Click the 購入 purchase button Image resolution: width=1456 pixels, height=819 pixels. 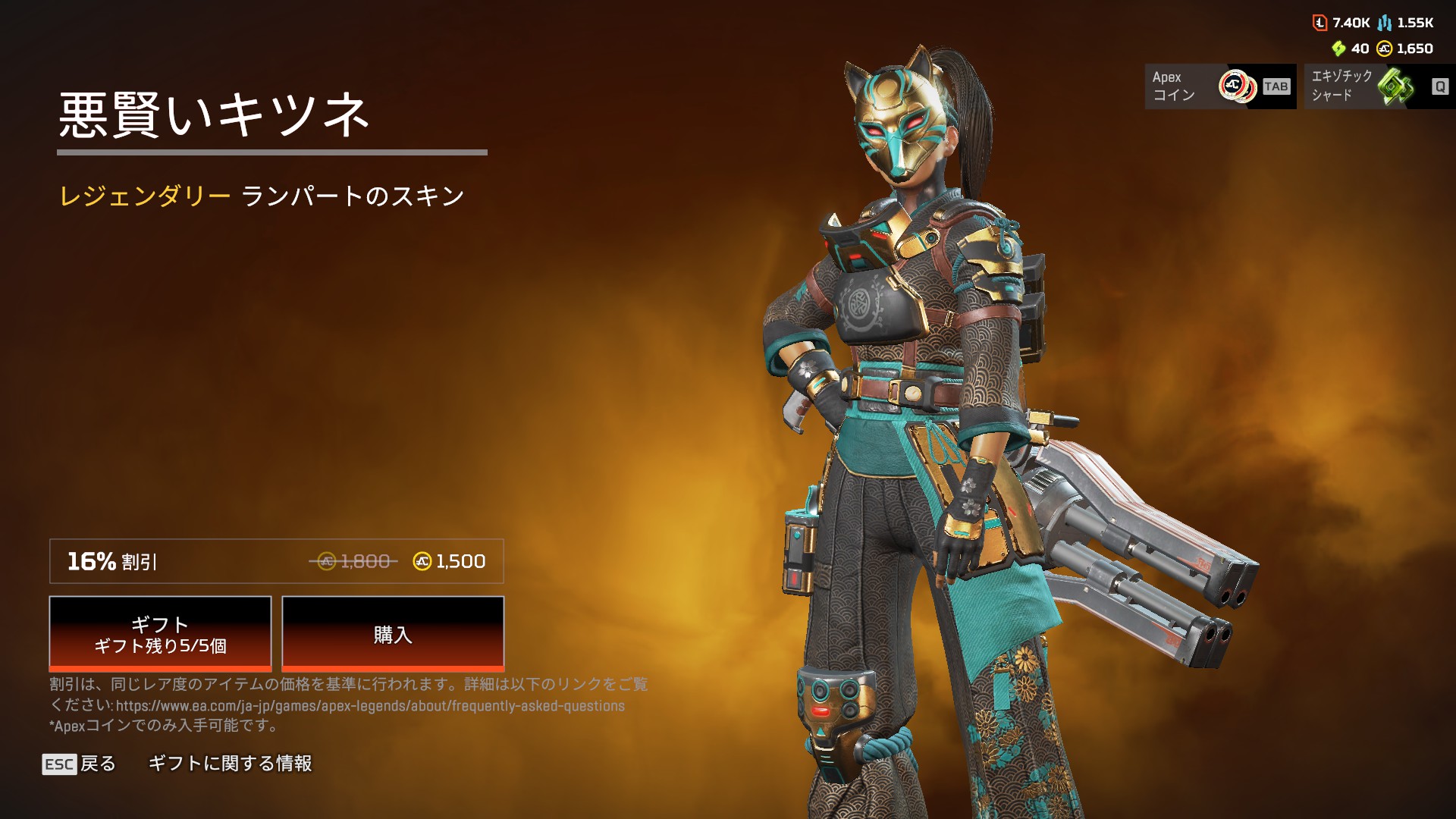coord(393,634)
